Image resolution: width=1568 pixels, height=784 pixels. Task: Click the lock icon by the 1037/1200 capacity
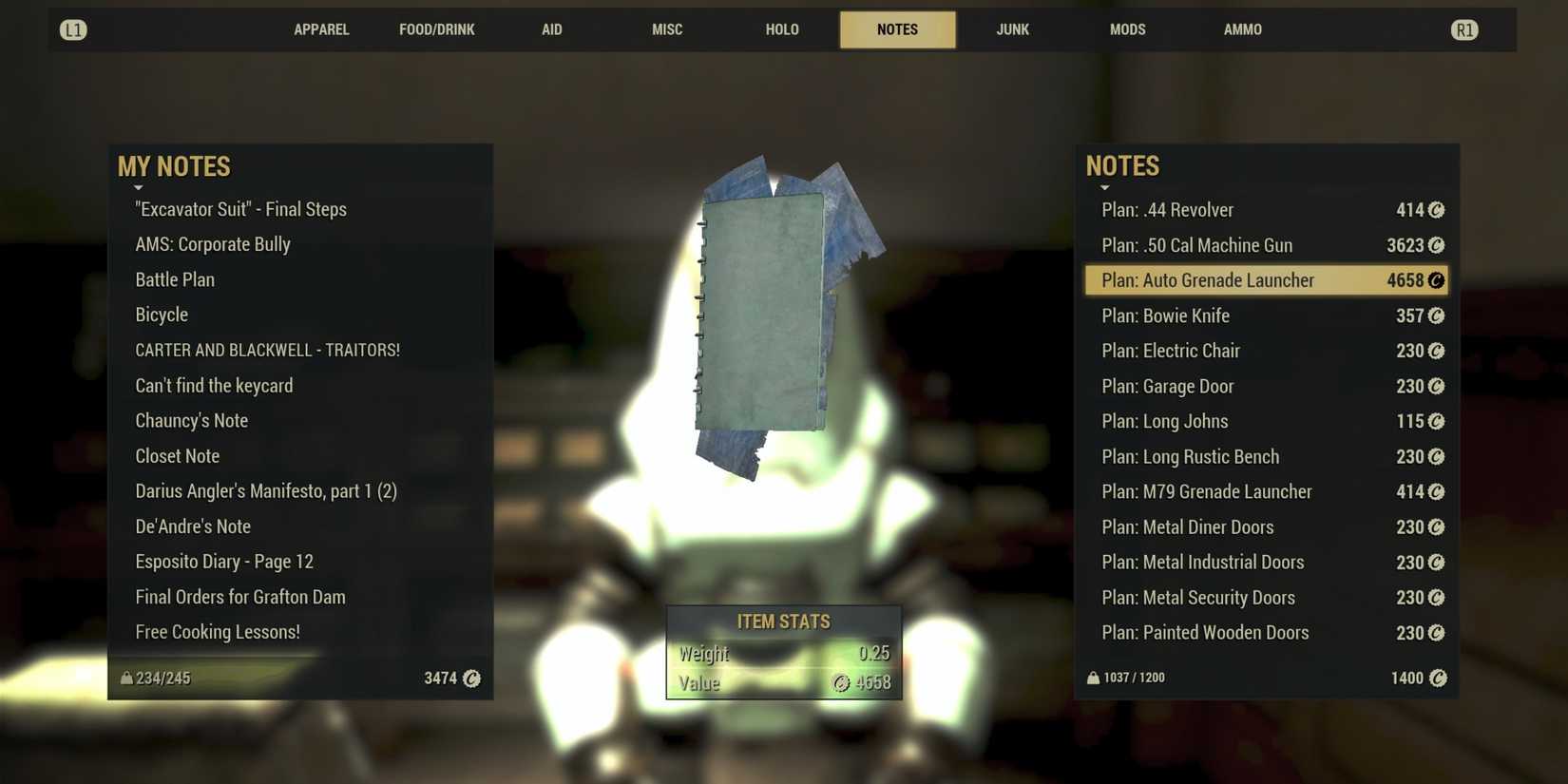tap(1093, 677)
